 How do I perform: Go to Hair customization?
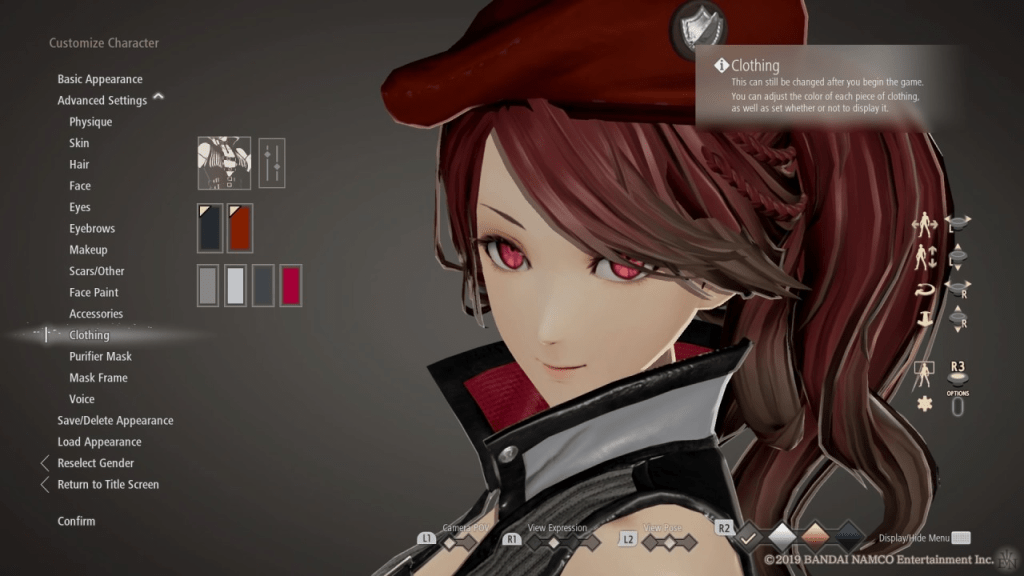(x=79, y=164)
